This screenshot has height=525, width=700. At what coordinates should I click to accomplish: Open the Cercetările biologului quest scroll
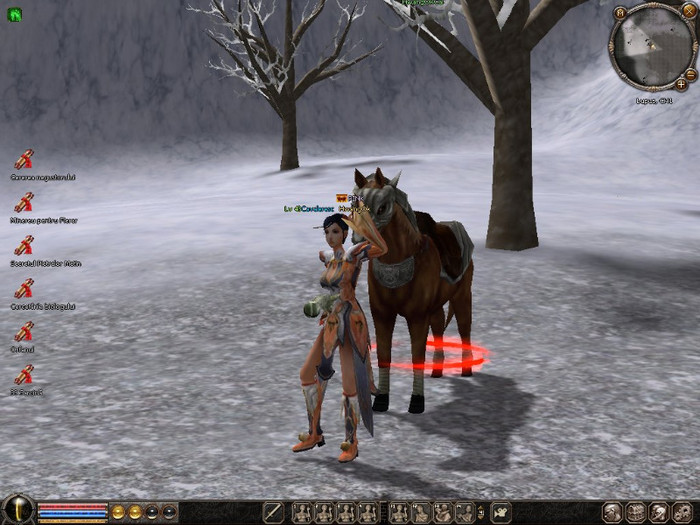click(x=25, y=288)
